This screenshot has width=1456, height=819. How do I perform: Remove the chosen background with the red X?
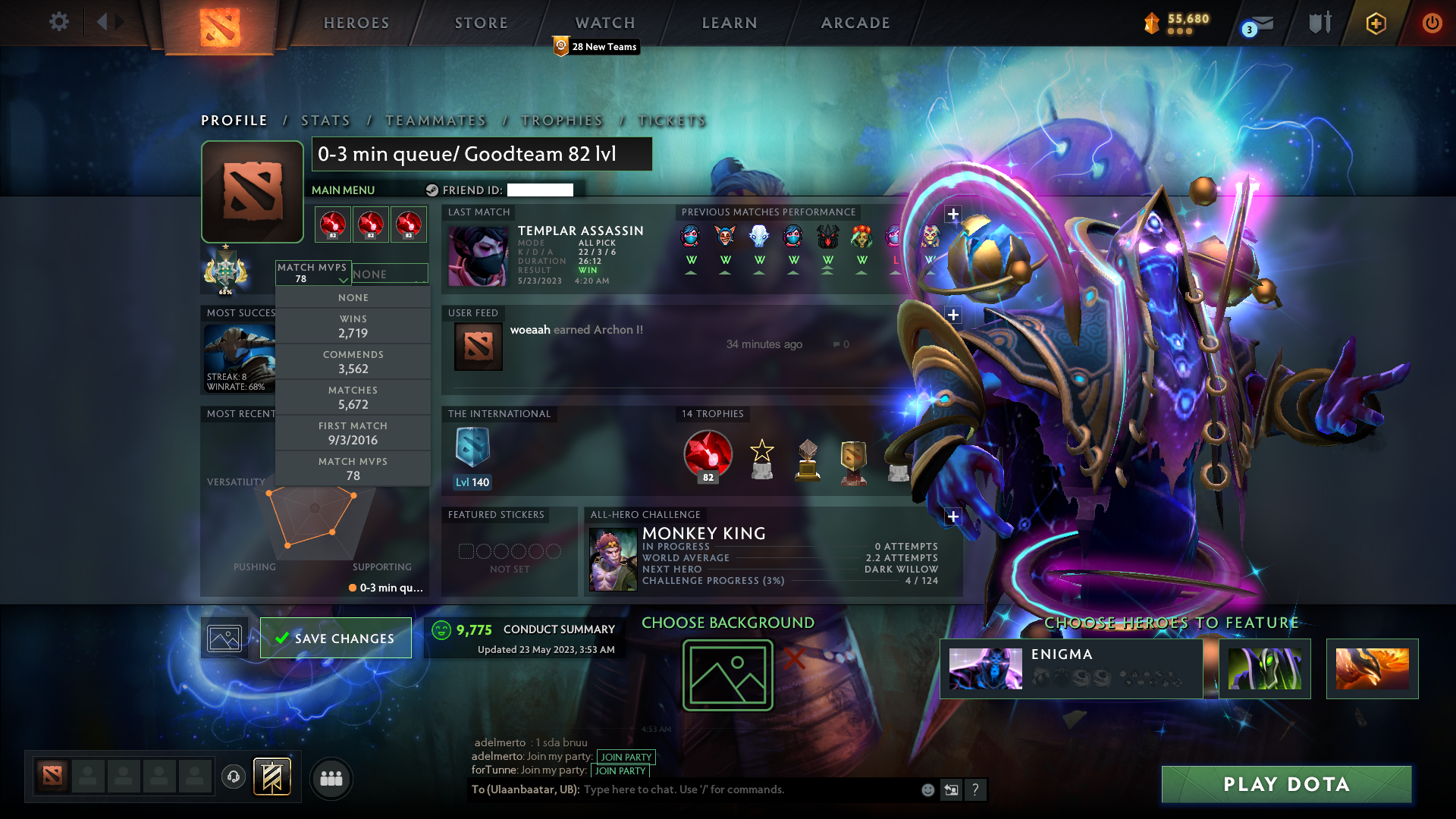pyautogui.click(x=795, y=659)
